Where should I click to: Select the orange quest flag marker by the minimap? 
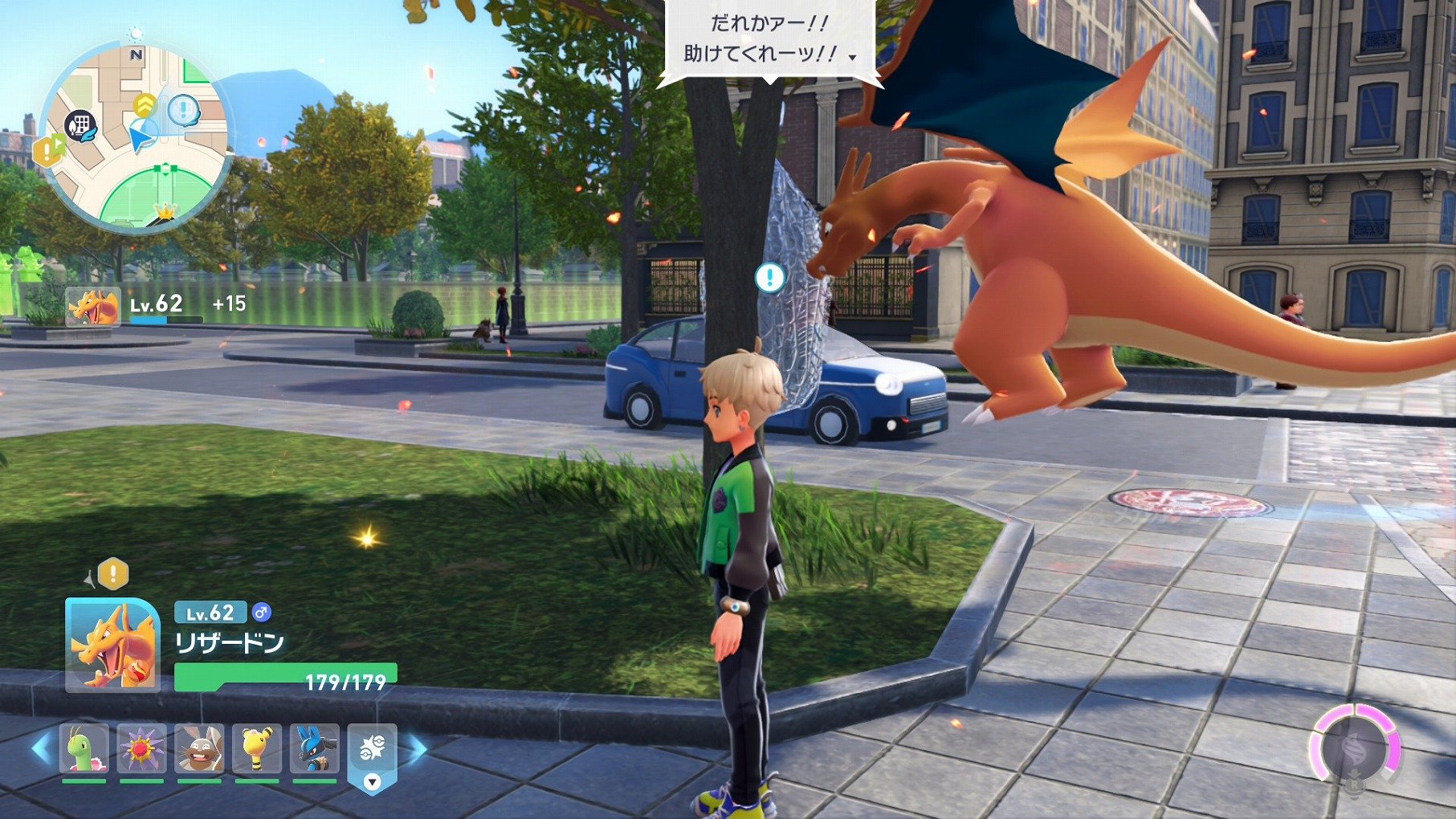pyautogui.click(x=47, y=149)
